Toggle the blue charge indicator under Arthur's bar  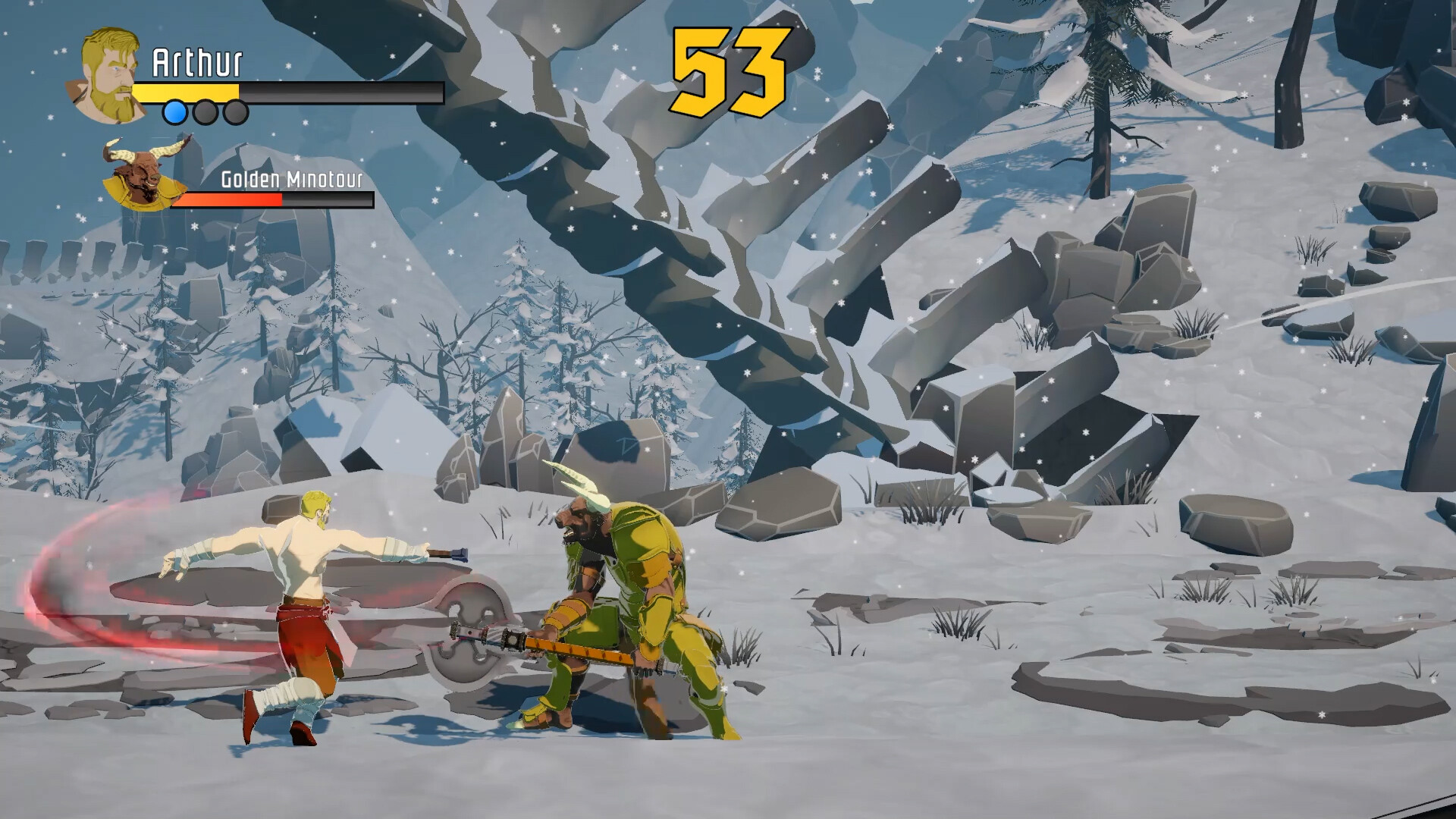176,112
